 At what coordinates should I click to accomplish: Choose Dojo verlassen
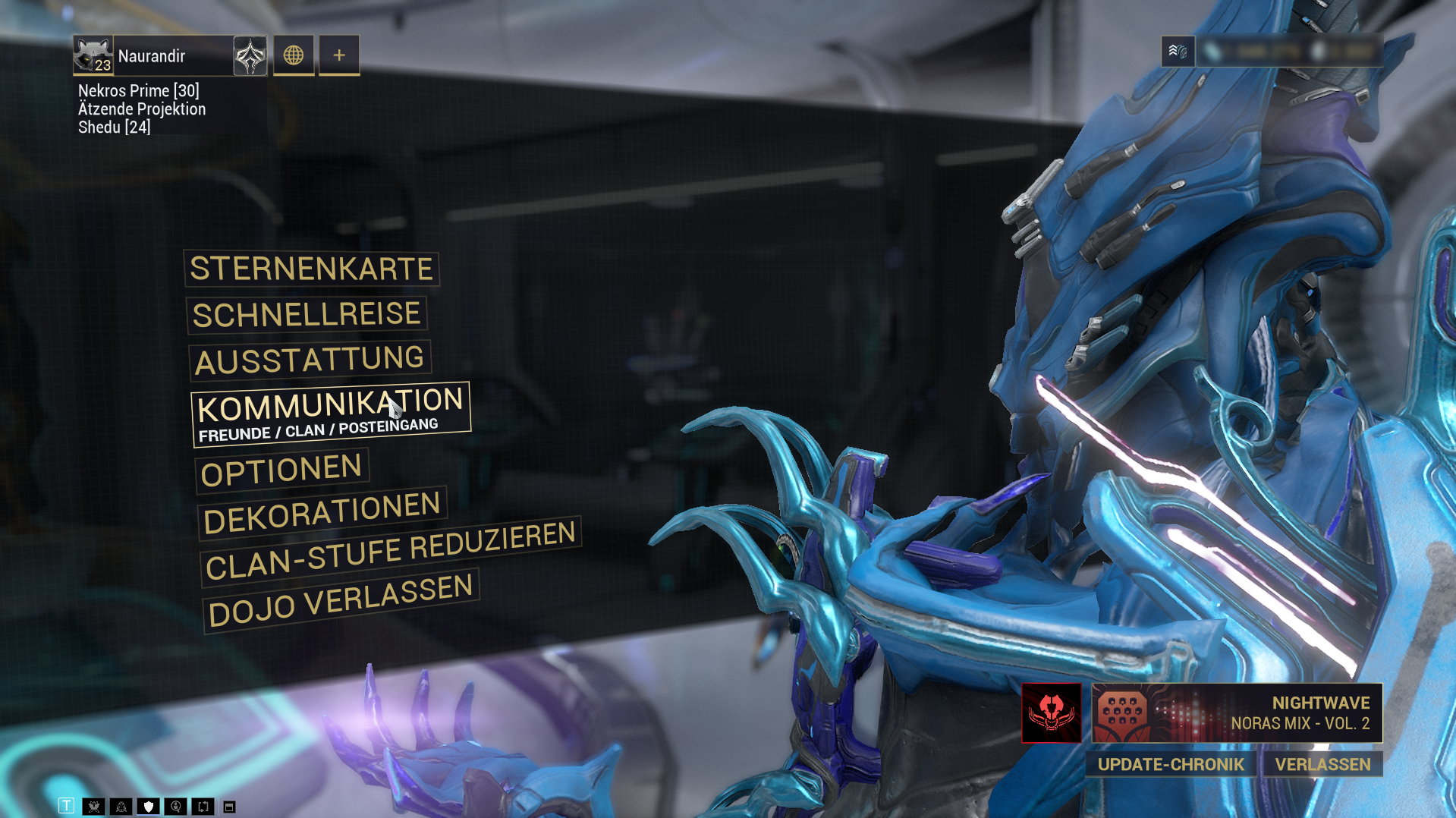click(x=341, y=601)
